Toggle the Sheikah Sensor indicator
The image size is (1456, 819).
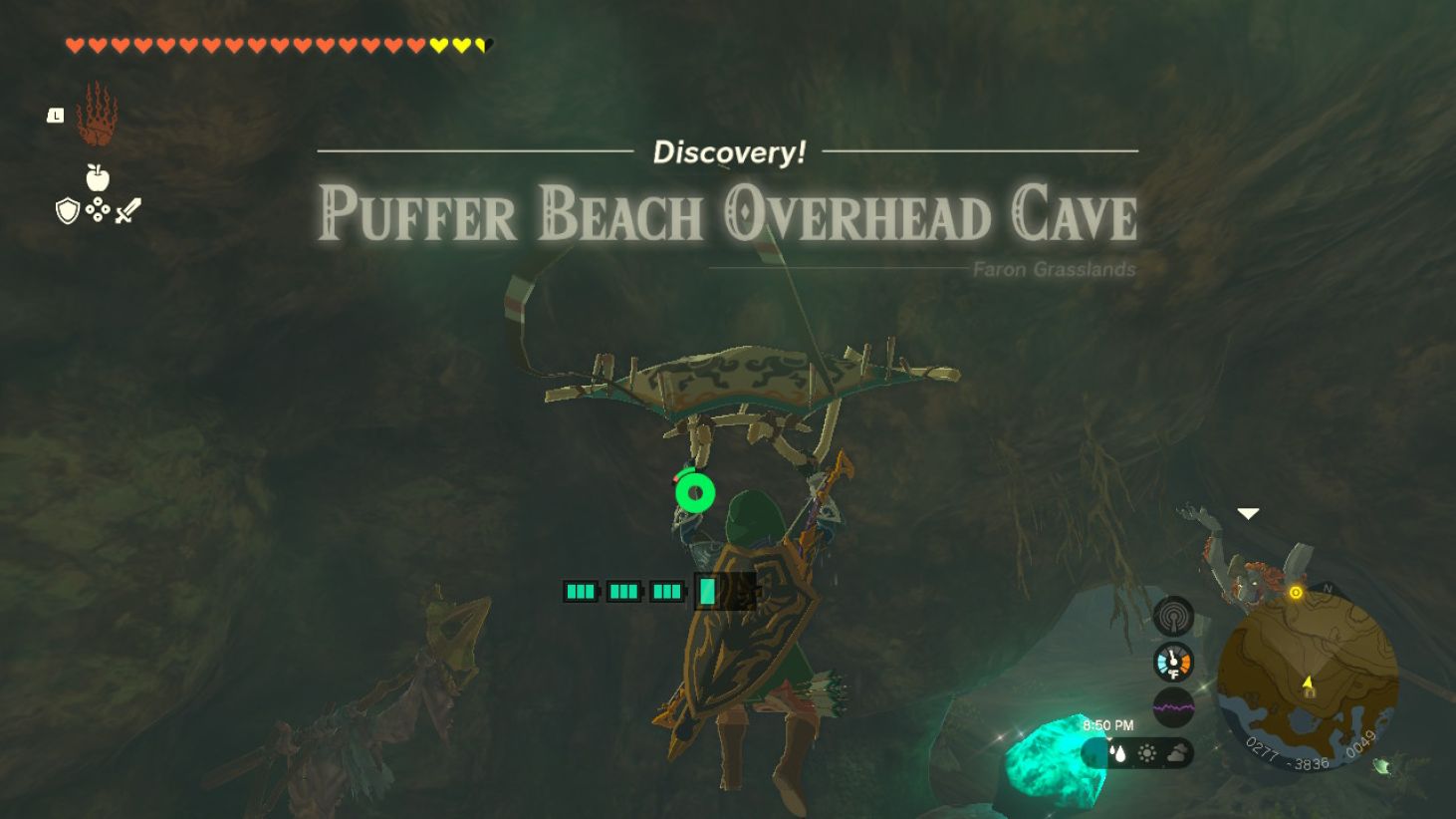[1174, 616]
